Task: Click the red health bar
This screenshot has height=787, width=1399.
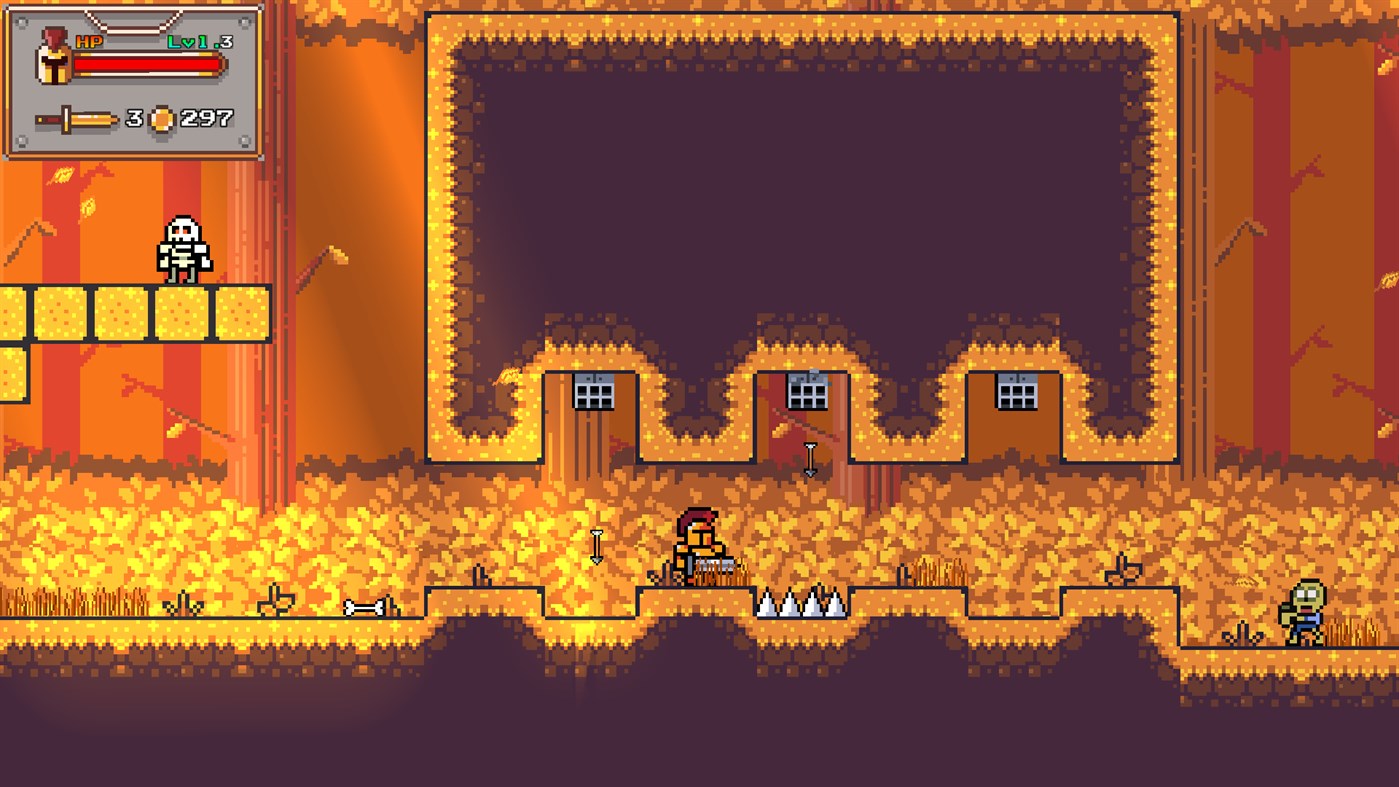Action: click(x=150, y=62)
